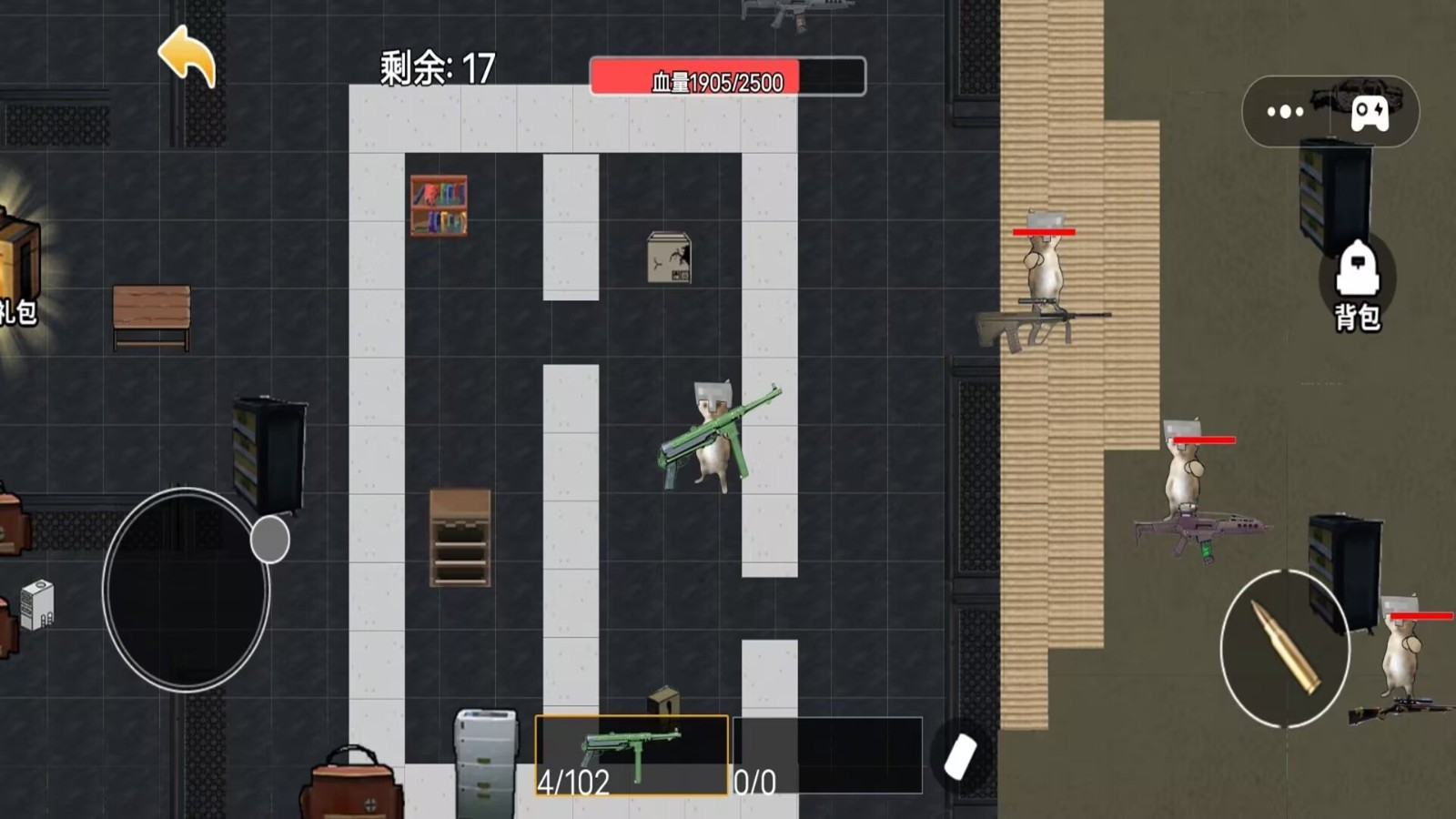The height and width of the screenshot is (819, 1456).
Task: Tap the bookshelf inside the white maze
Action: (x=440, y=207)
